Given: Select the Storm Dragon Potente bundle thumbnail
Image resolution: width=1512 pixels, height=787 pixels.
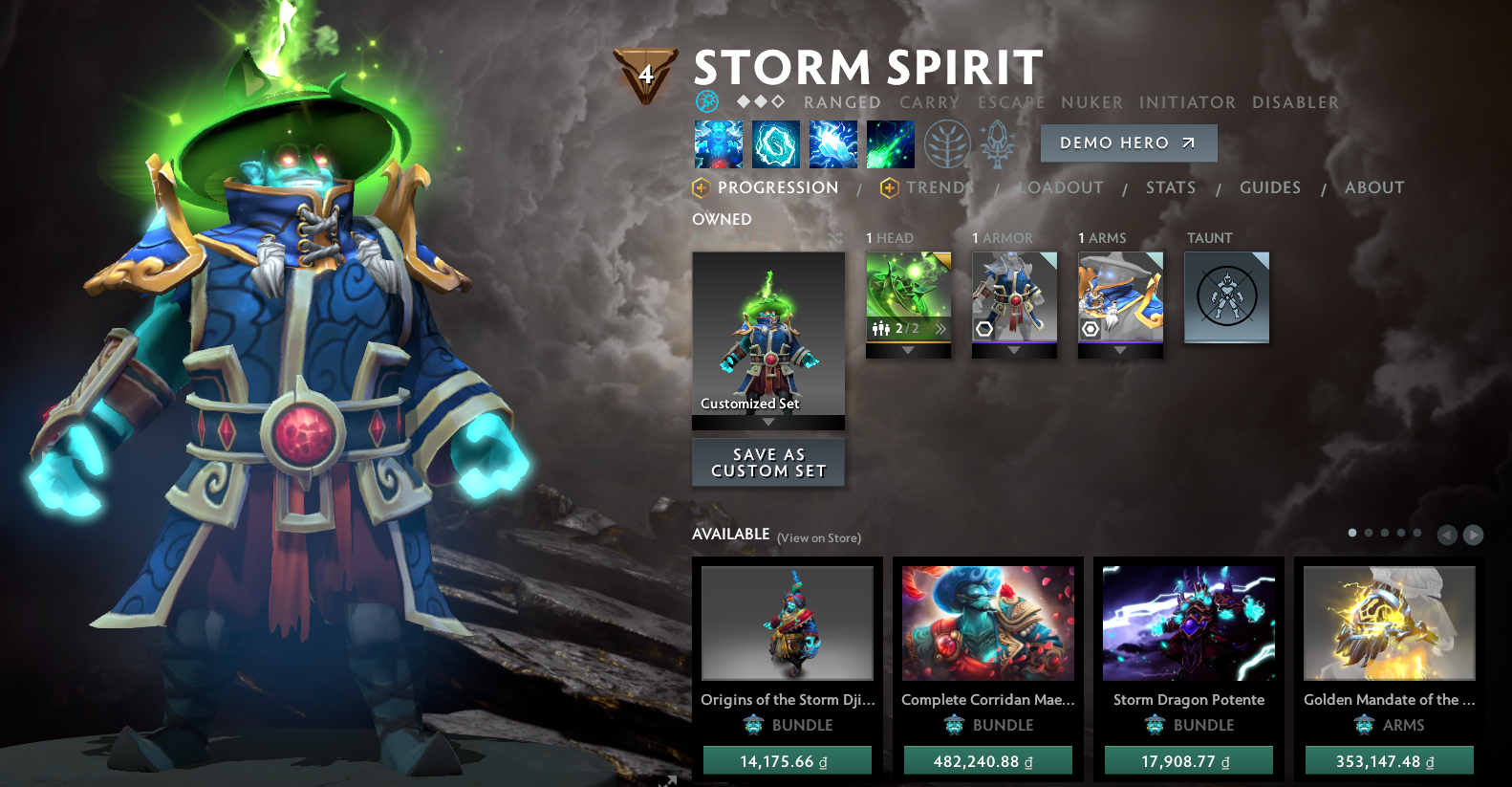Looking at the screenshot, I should (x=1188, y=623).
